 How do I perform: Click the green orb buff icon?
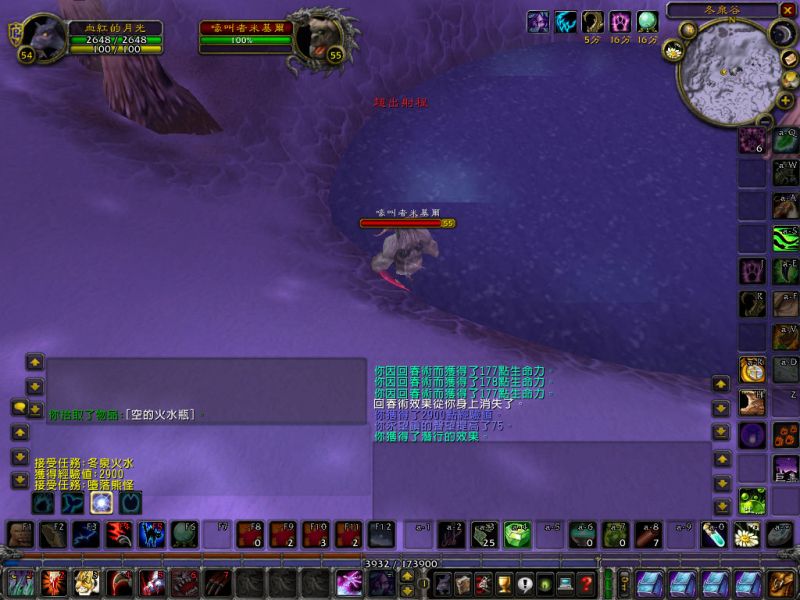click(647, 22)
